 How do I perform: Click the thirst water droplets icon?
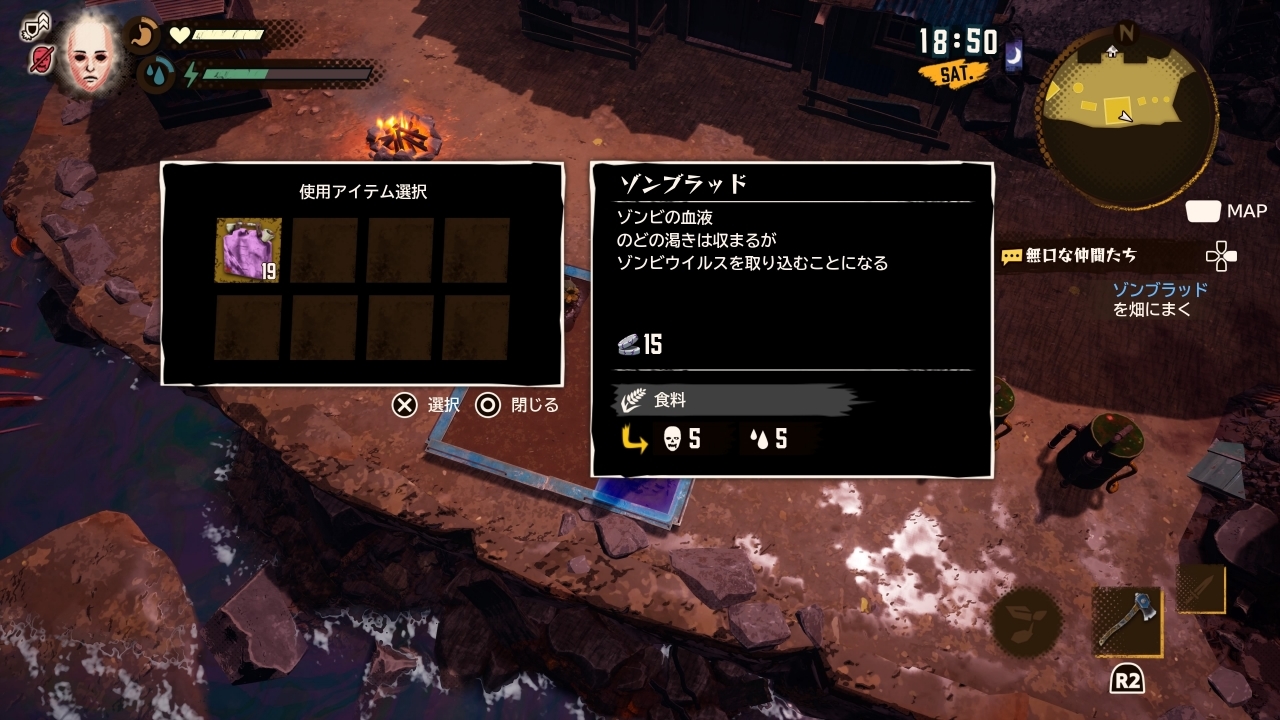click(155, 74)
